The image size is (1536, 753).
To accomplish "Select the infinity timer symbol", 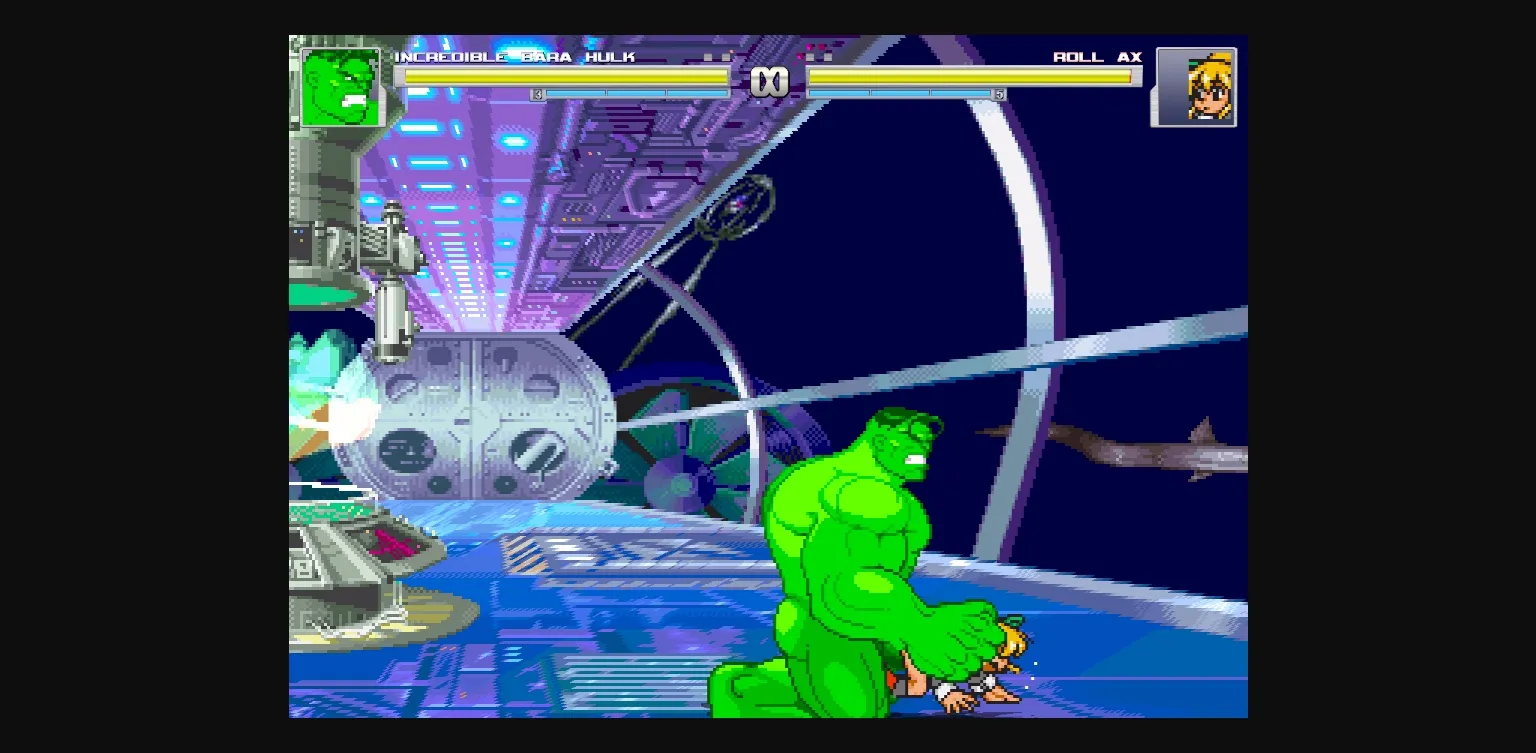I will [x=770, y=80].
